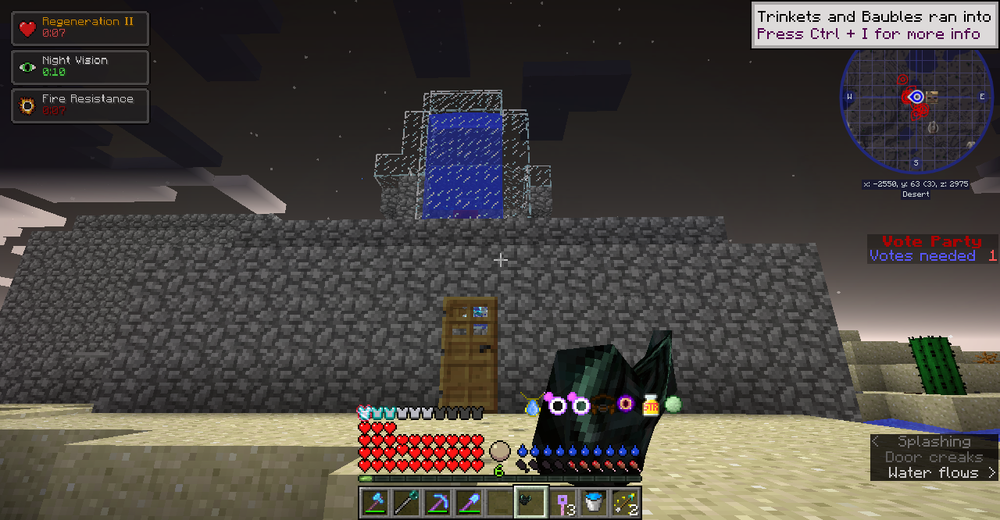This screenshot has height=520, width=1000.
Task: Click the highlighted dark item hotbar slot
Action: [x=530, y=502]
